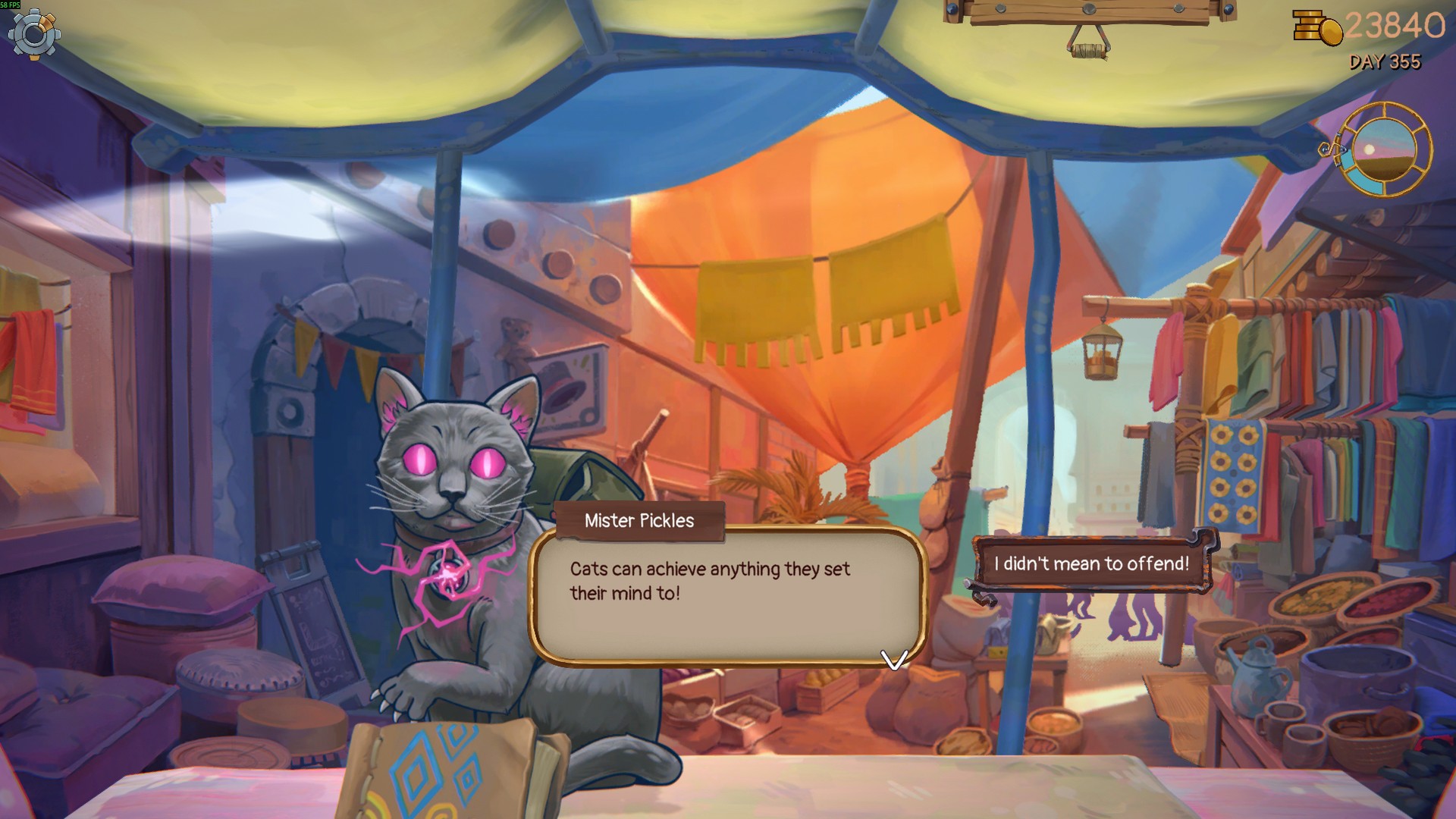Advance the dialogue with the arrow
This screenshot has width=1456, height=819.
(894, 660)
